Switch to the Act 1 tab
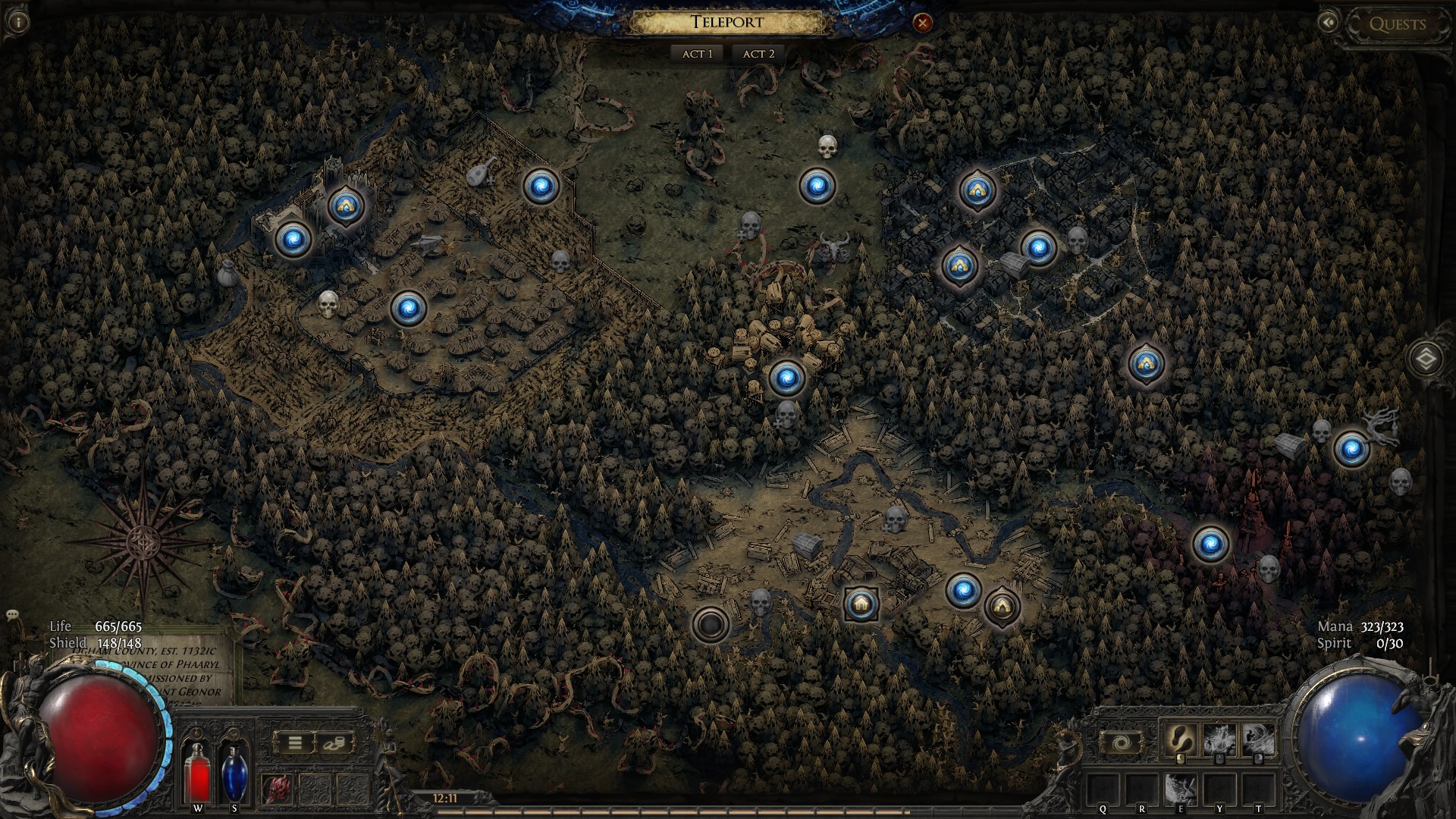The height and width of the screenshot is (819, 1456). tap(697, 54)
